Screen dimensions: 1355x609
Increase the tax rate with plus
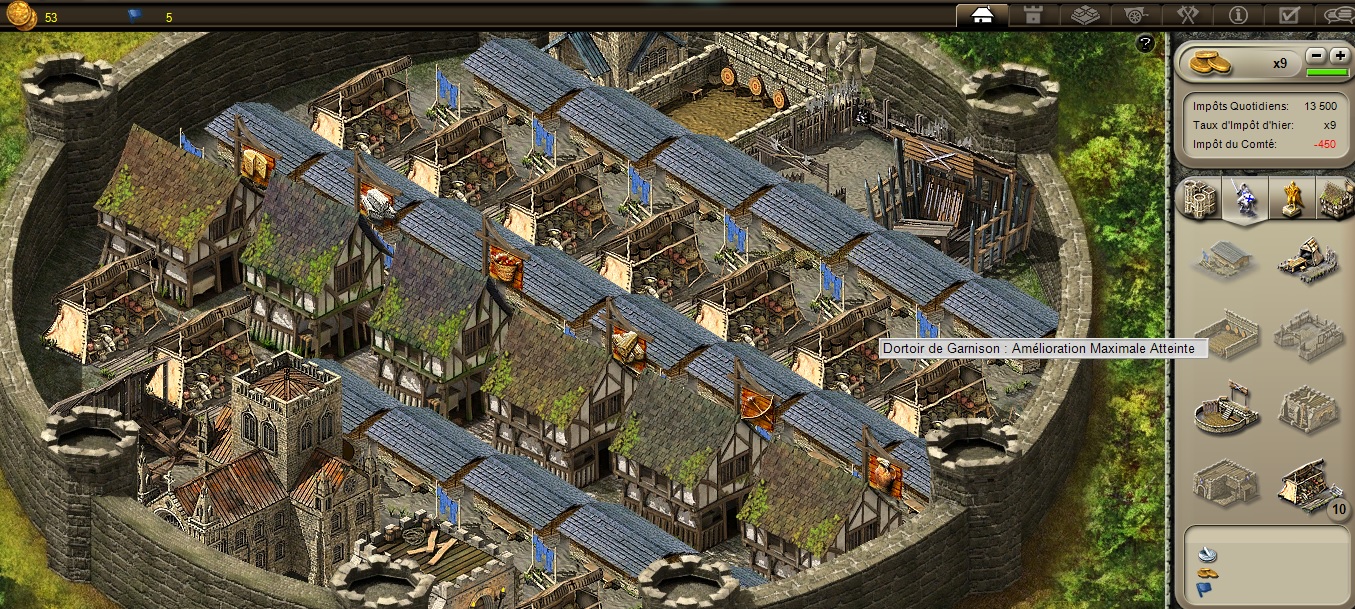click(1339, 56)
